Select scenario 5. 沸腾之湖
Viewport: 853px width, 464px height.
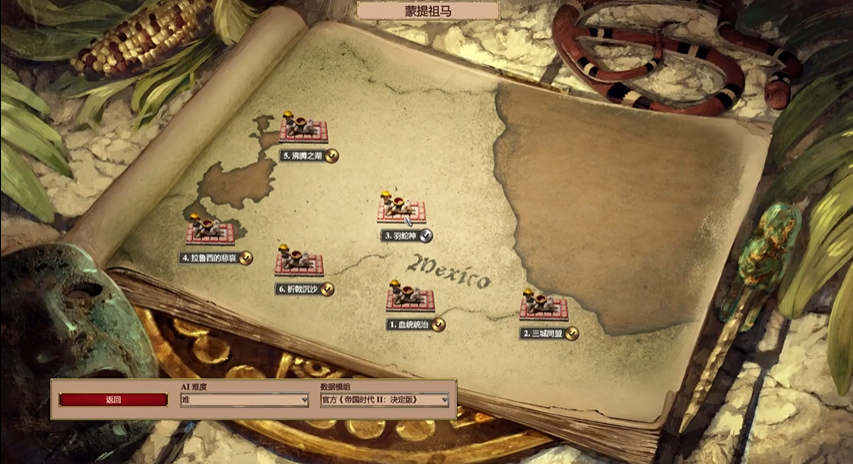(x=304, y=129)
